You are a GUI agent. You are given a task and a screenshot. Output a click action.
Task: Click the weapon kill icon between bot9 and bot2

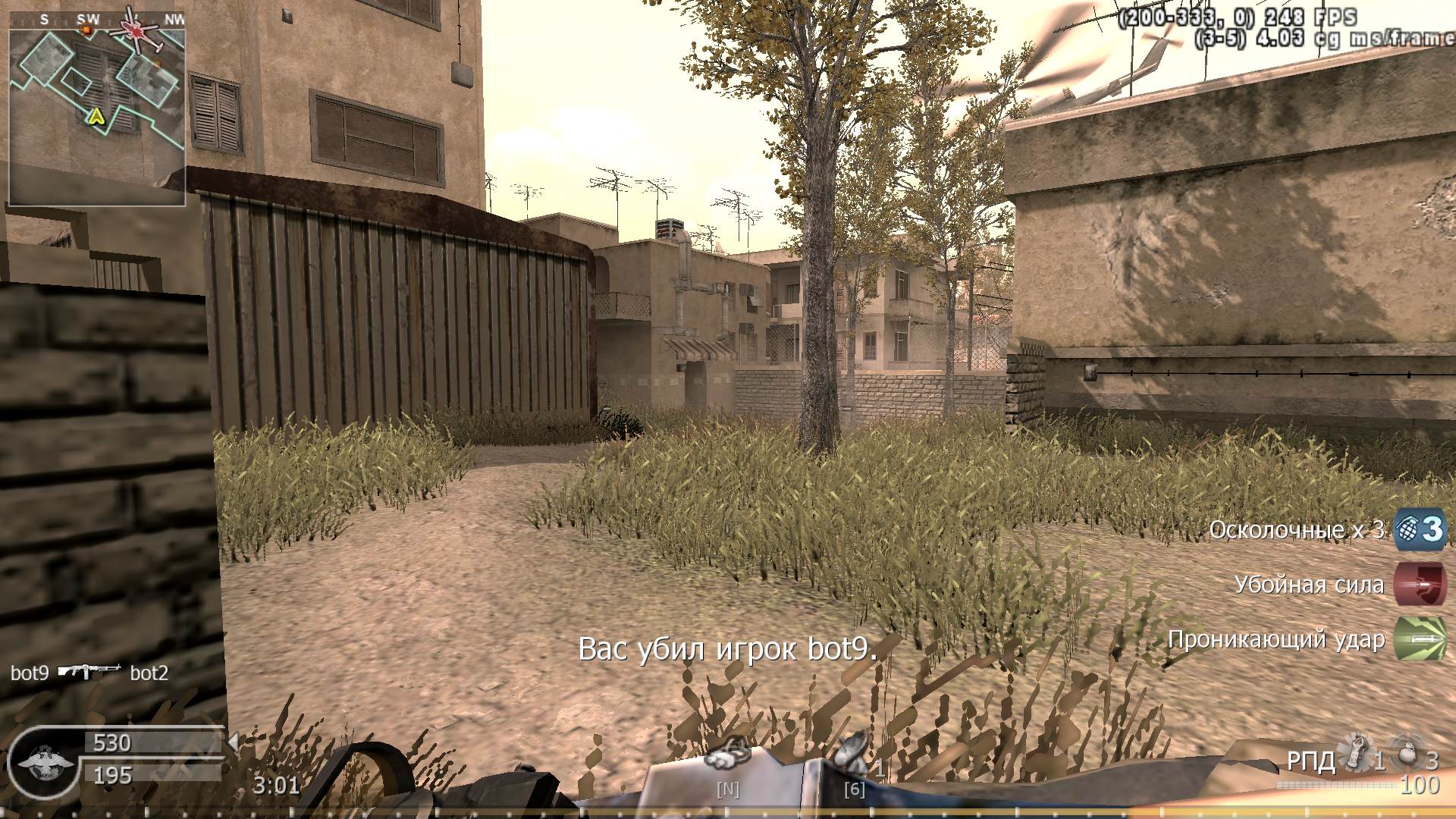click(91, 673)
